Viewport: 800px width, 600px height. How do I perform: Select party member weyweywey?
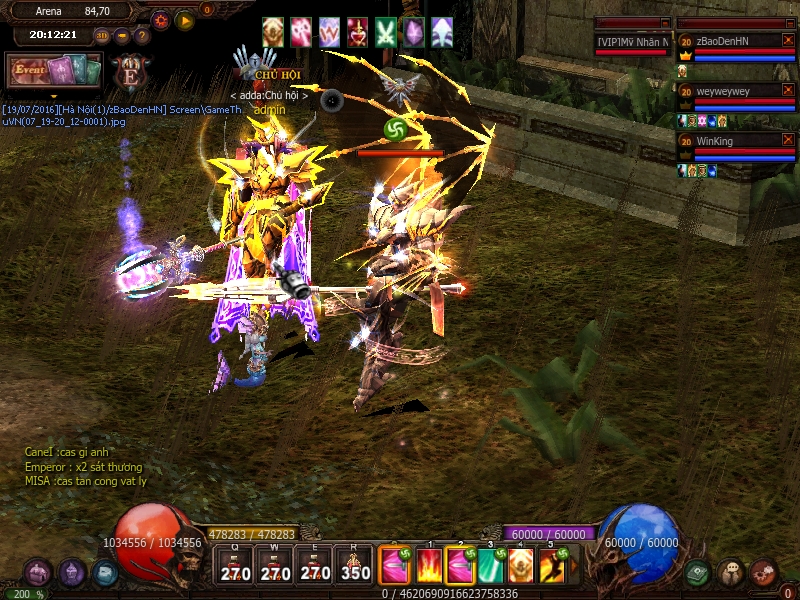point(735,91)
